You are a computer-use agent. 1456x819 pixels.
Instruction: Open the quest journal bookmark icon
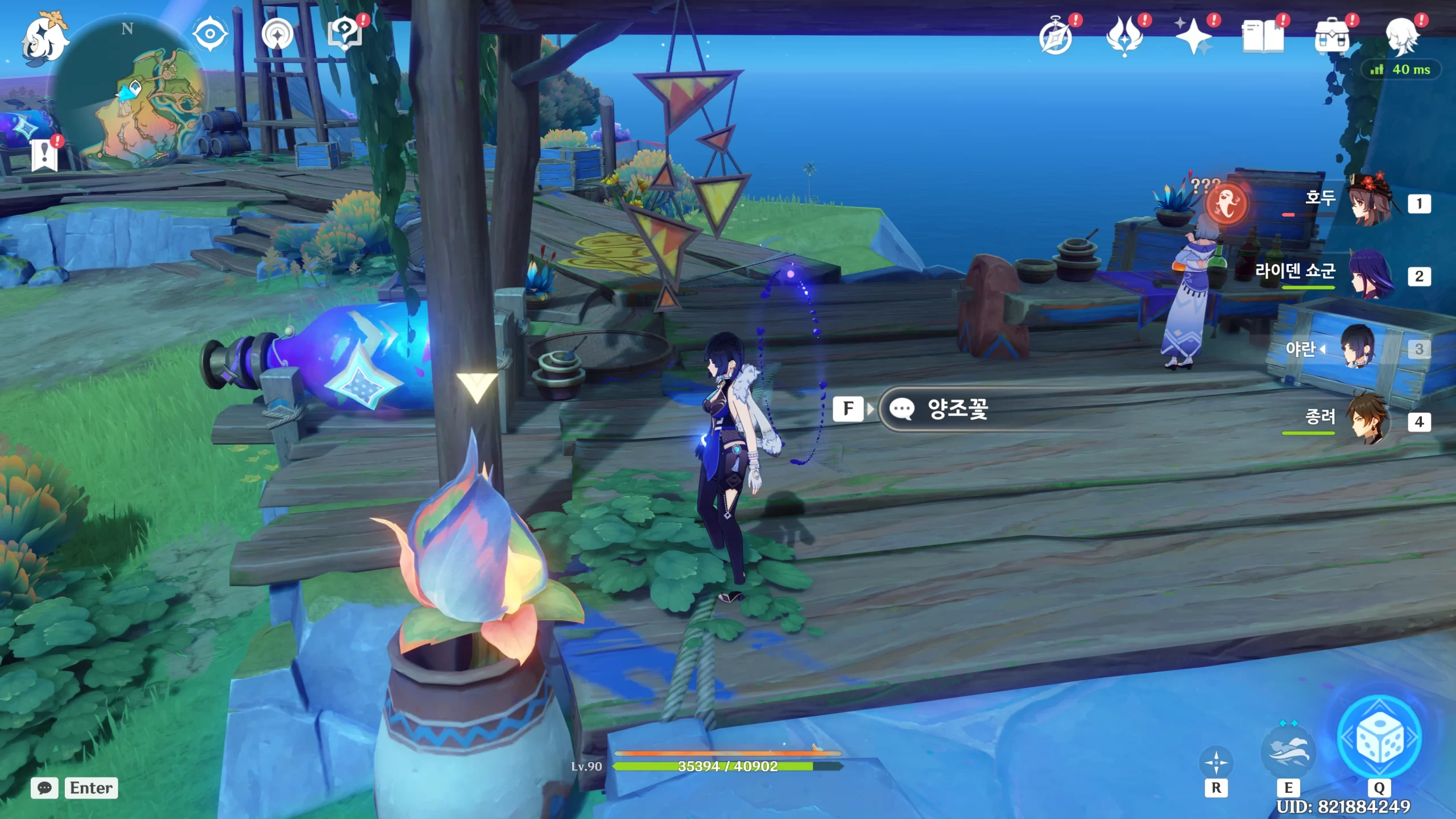pyautogui.click(x=45, y=155)
